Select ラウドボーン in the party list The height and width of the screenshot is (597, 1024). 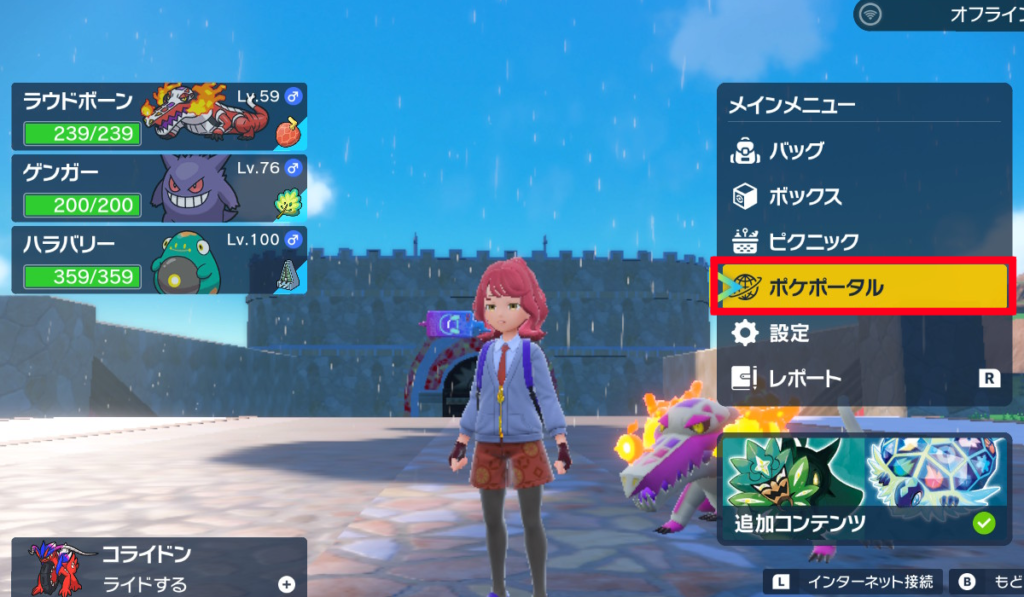[159, 116]
